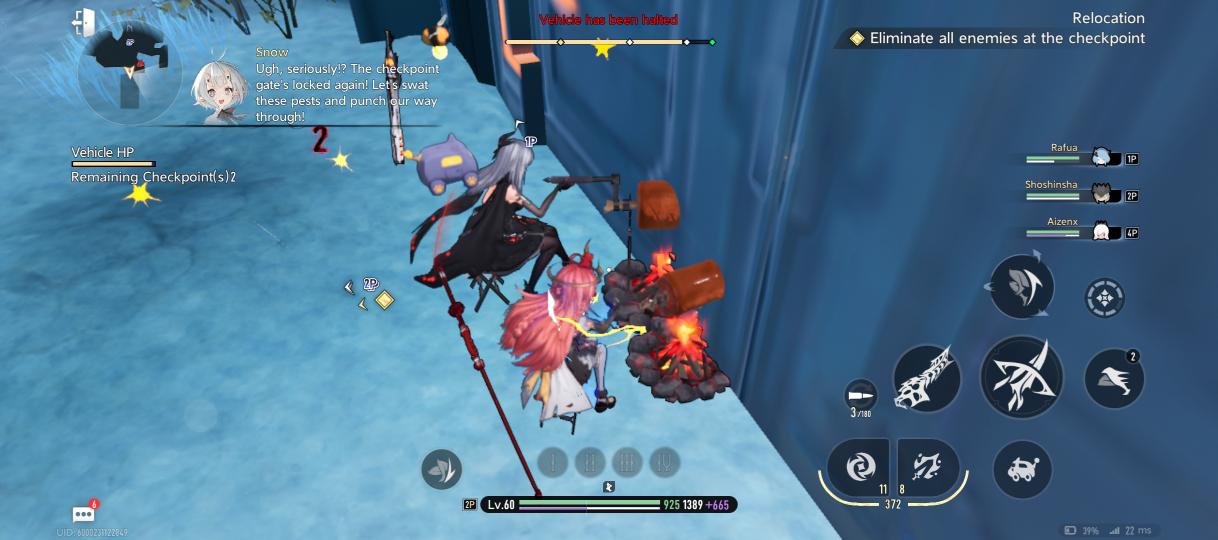
Task: Activate the winged dash with 2 charges
Action: tap(1114, 378)
